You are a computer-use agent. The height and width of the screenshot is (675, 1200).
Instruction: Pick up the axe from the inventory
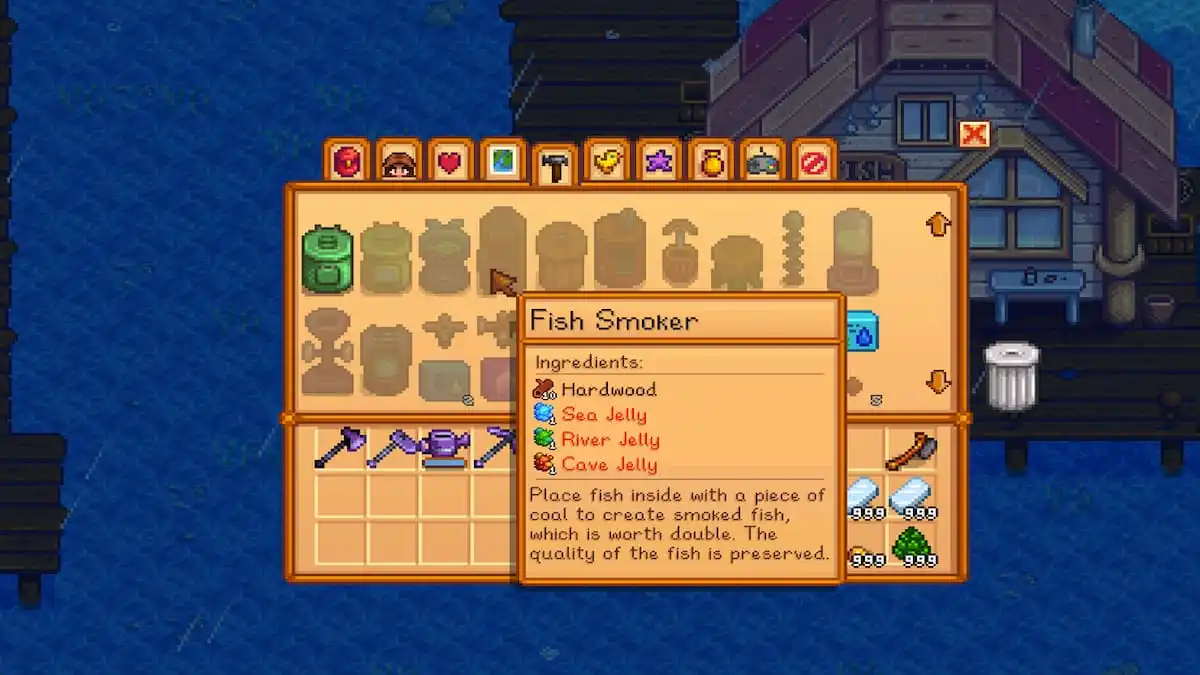(911, 450)
